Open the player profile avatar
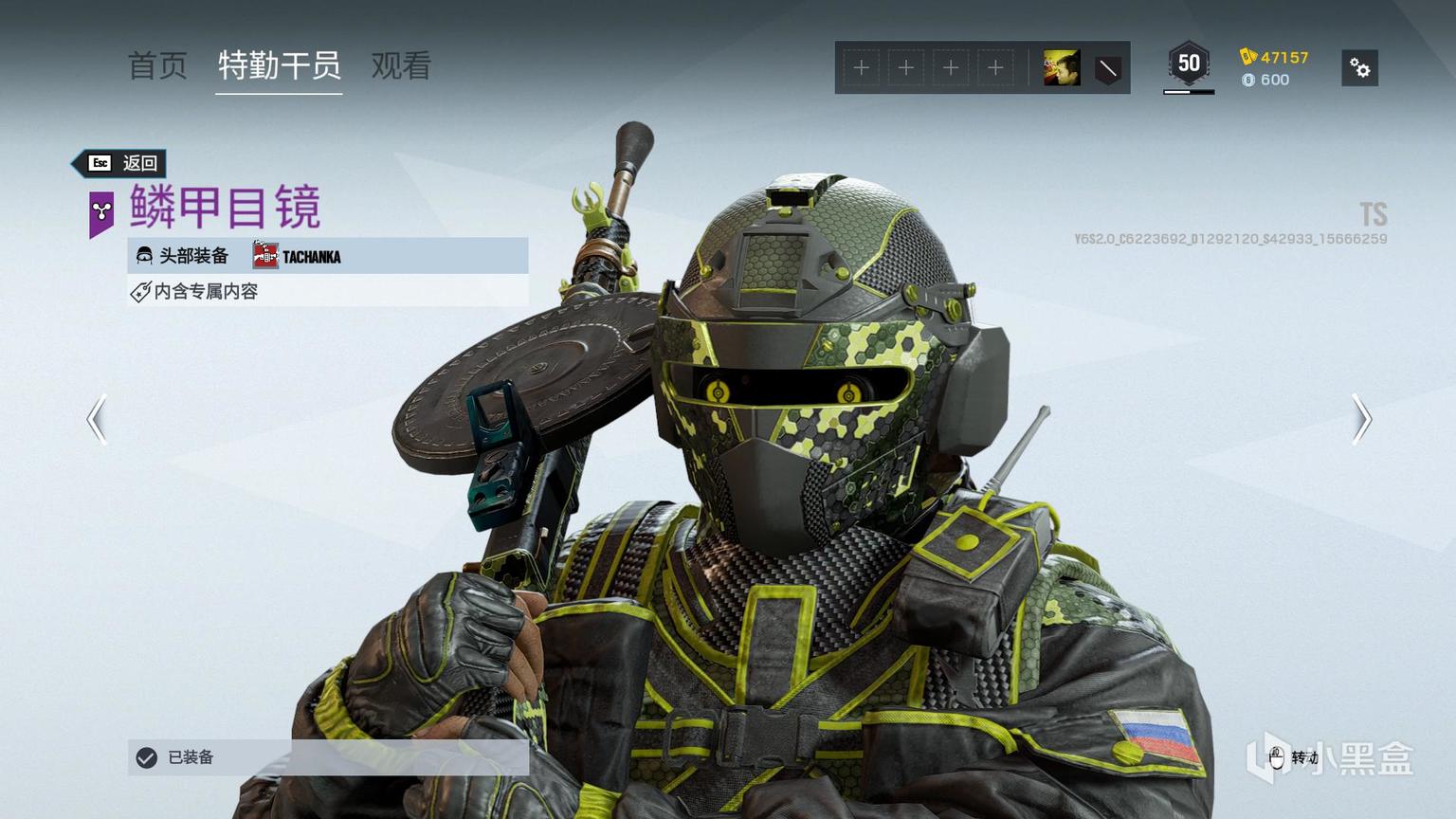Viewport: 1456px width, 819px height. coord(1062,68)
